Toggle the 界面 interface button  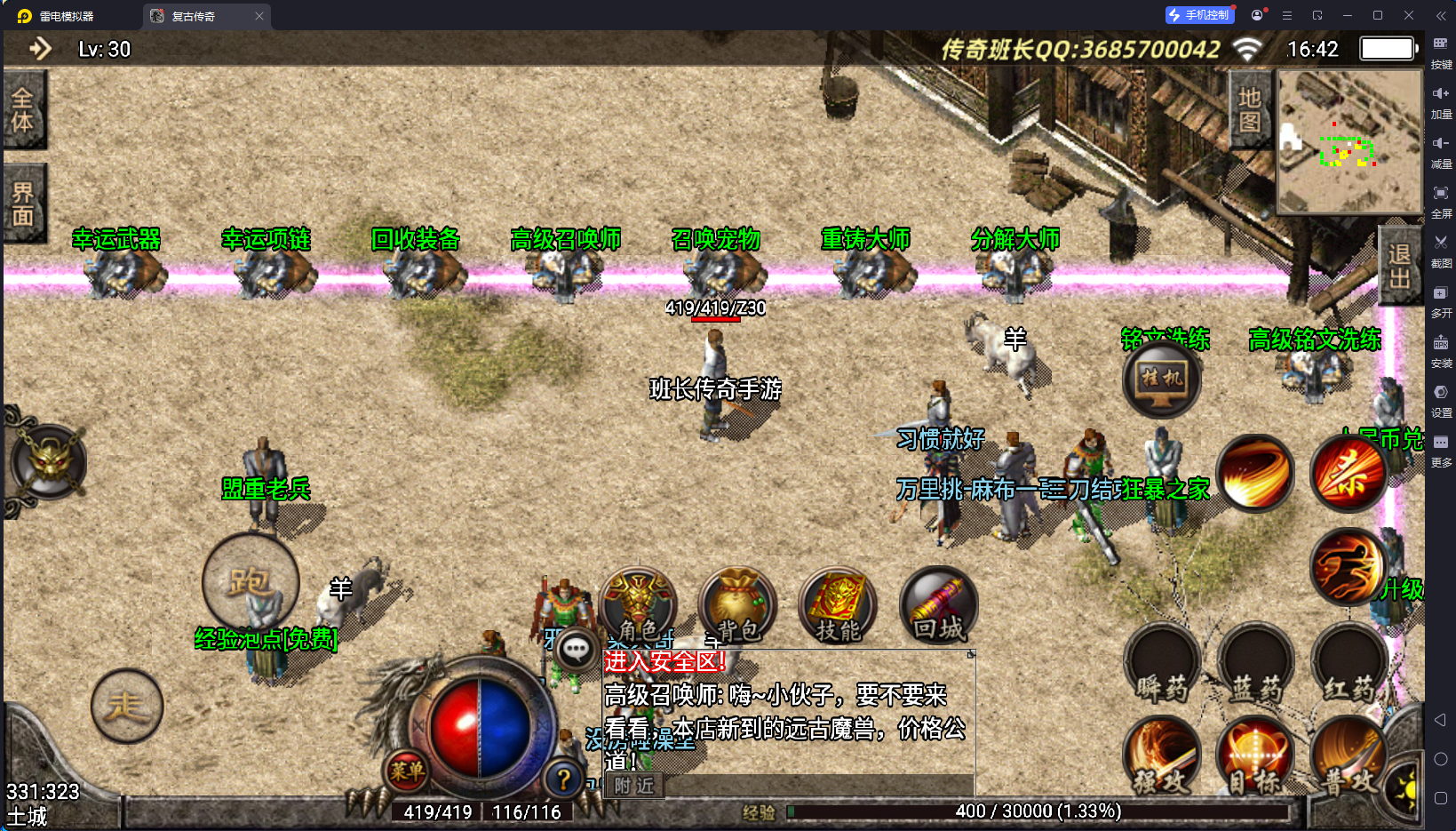(23, 204)
